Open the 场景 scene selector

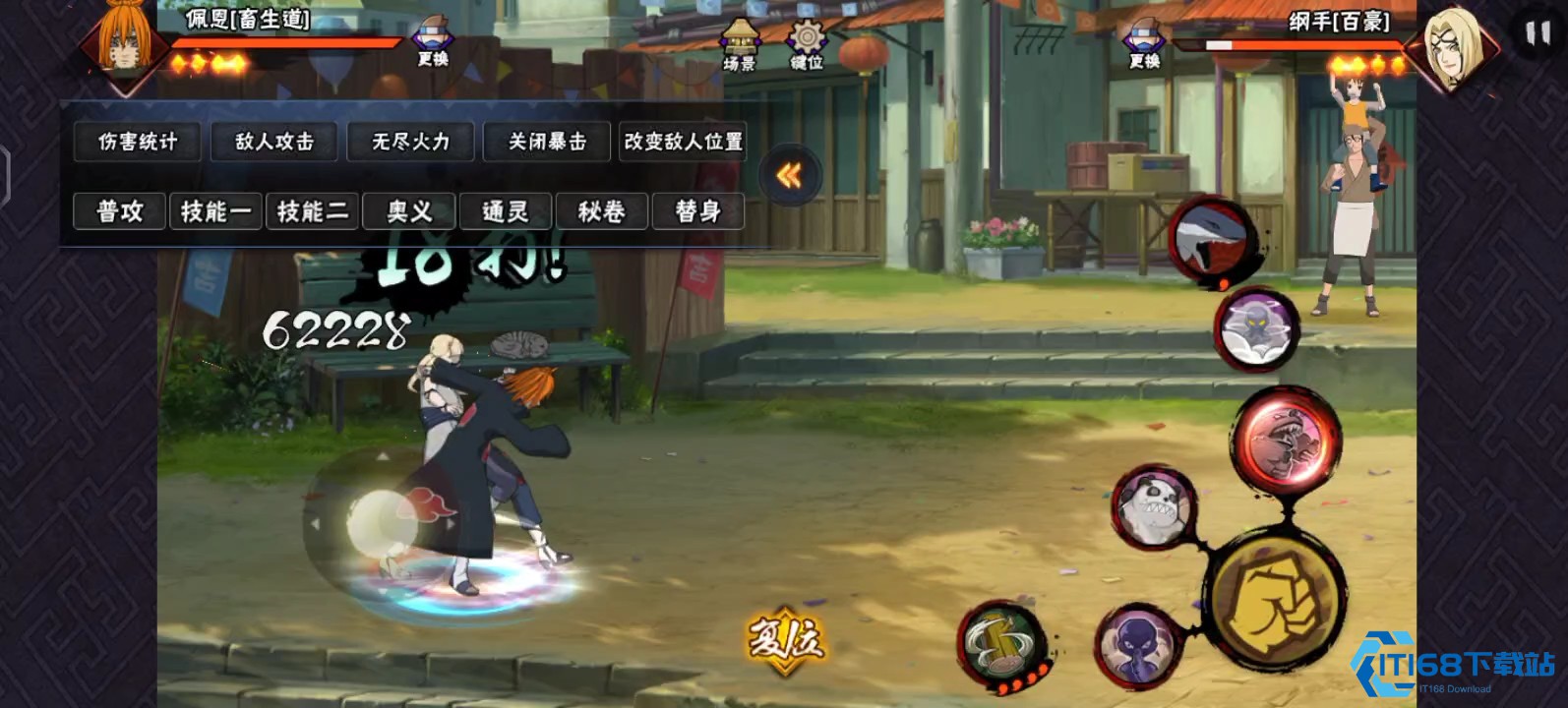(739, 46)
